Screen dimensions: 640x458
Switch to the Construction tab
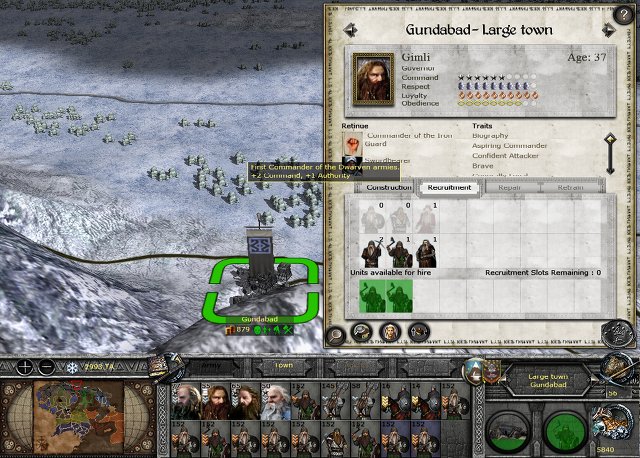pyautogui.click(x=389, y=187)
